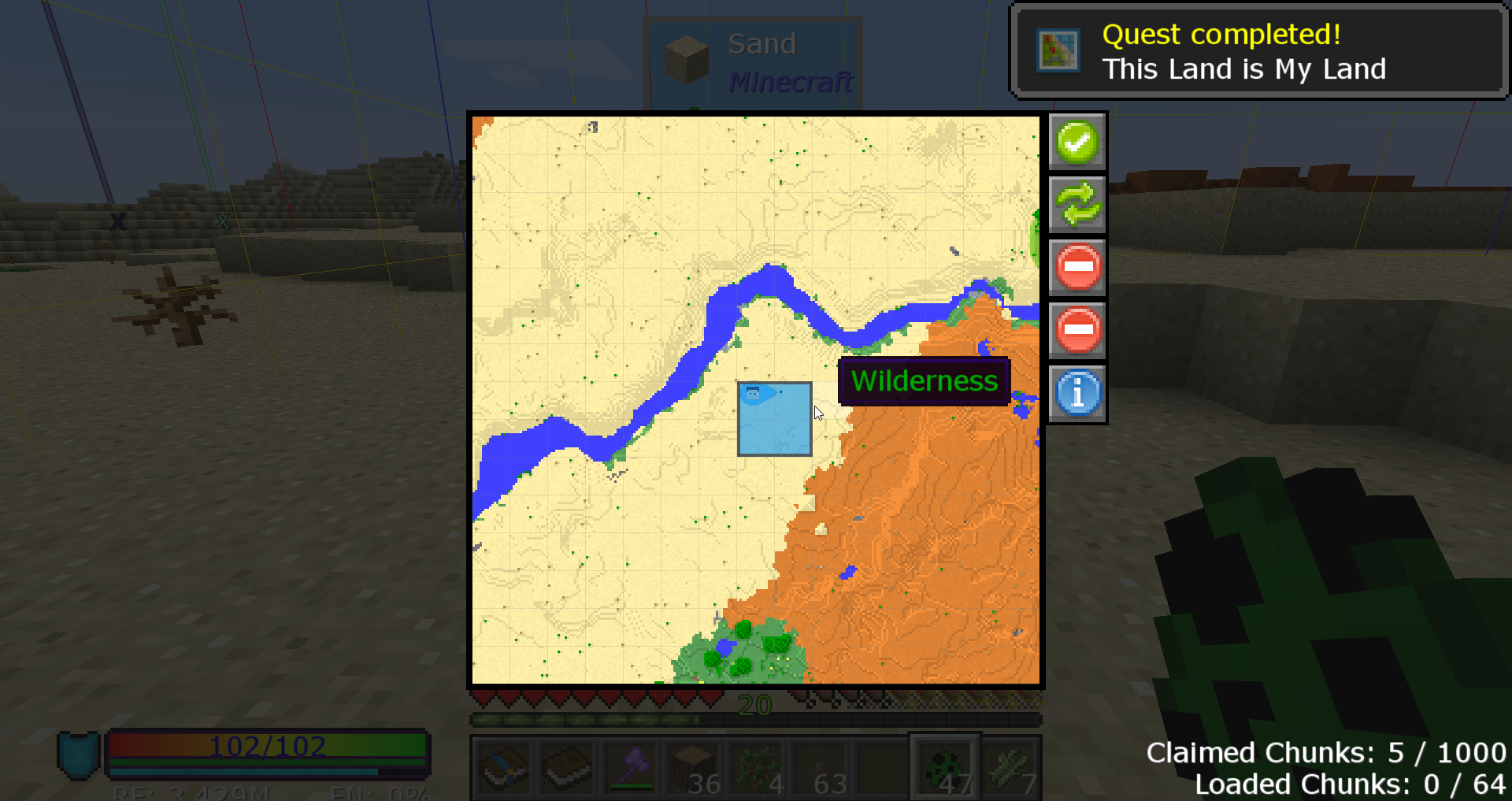Select the purple axe hotbar slot
The height and width of the screenshot is (801, 1512).
[632, 768]
